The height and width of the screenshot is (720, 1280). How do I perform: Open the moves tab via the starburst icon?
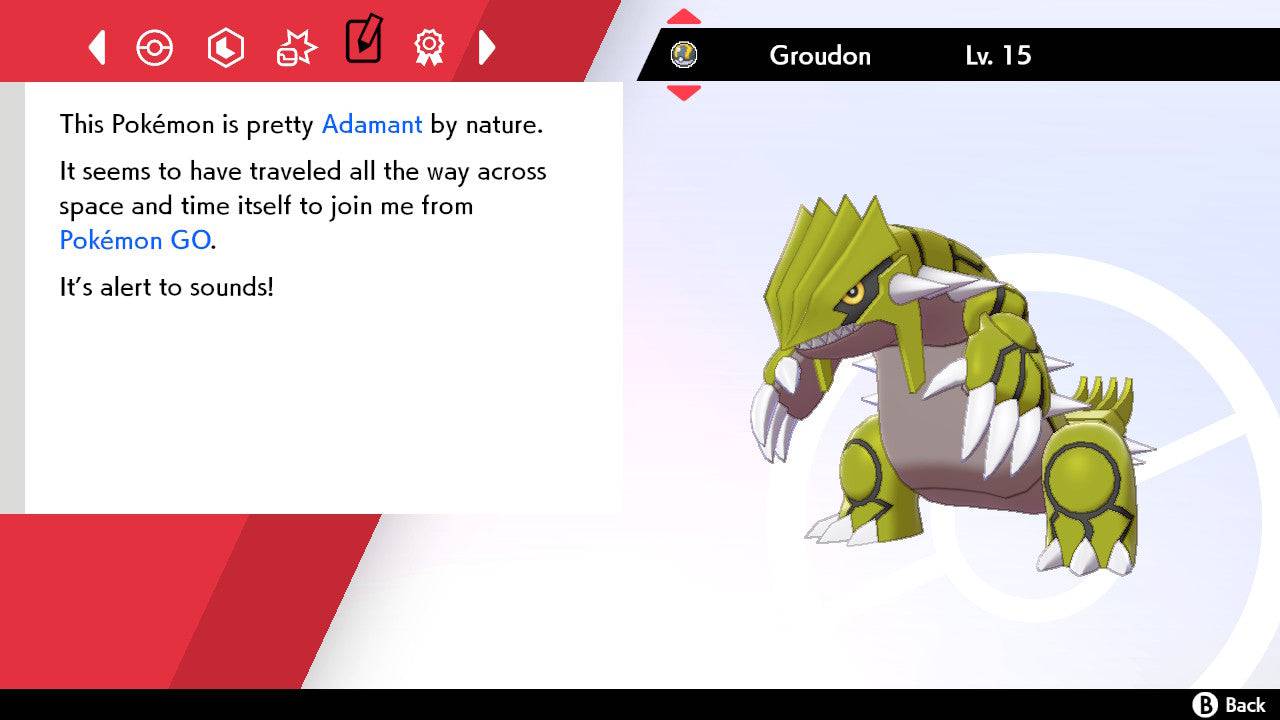pyautogui.click(x=294, y=47)
